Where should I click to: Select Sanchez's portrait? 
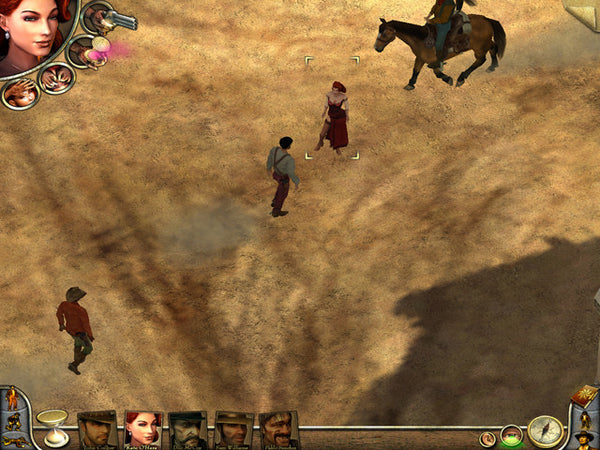(278, 429)
